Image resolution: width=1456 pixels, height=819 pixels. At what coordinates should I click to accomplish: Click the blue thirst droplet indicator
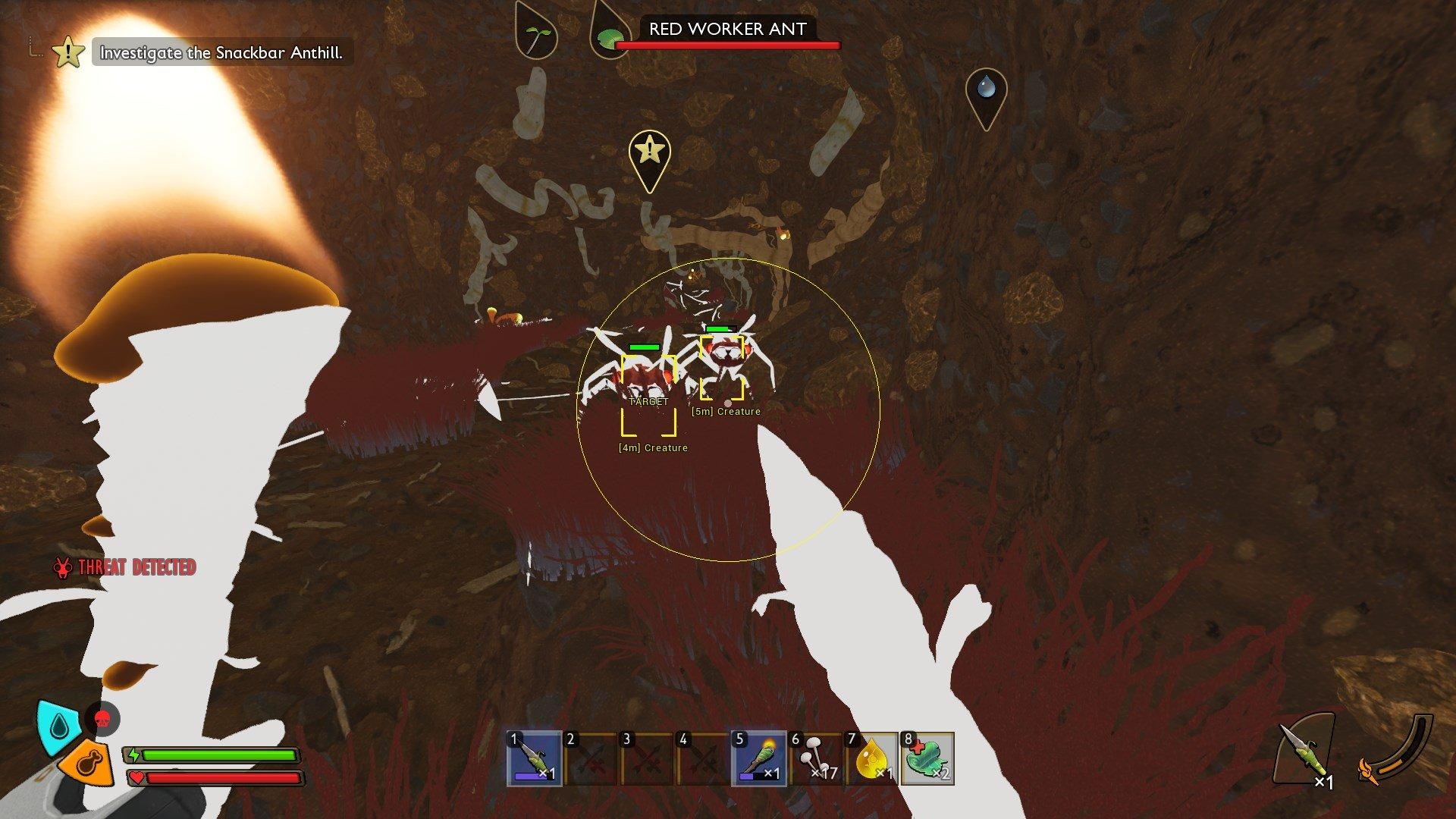[59, 727]
